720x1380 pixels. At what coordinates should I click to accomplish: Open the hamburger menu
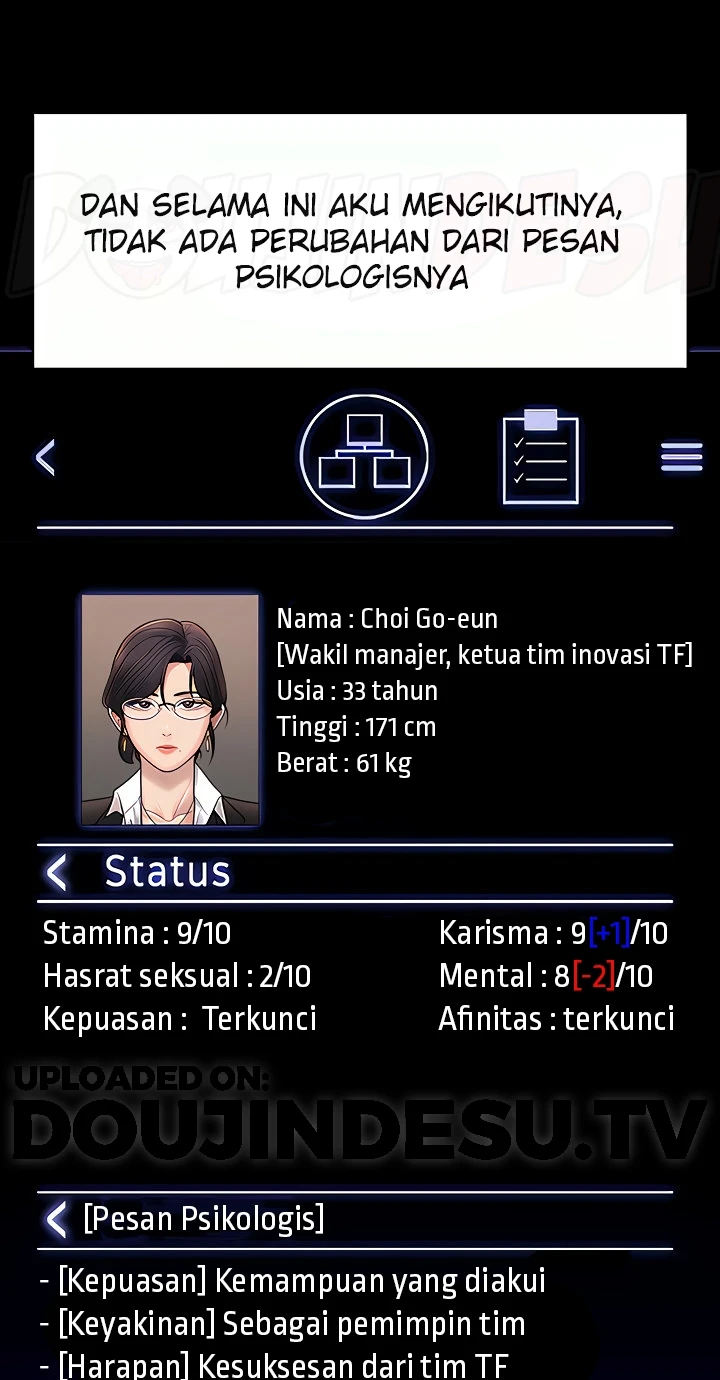(681, 457)
